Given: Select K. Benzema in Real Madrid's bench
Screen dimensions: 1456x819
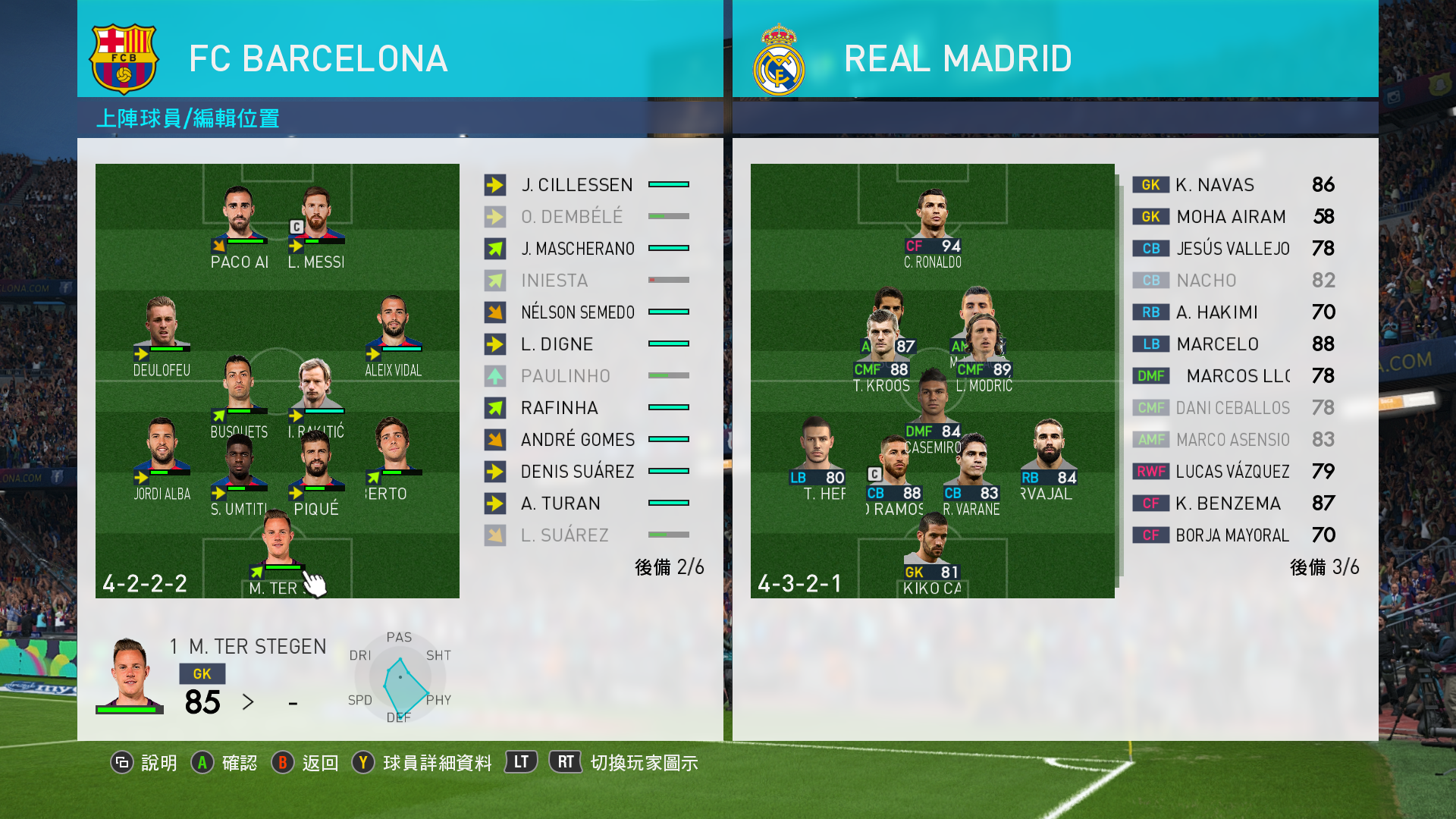Looking at the screenshot, I should point(1228,504).
